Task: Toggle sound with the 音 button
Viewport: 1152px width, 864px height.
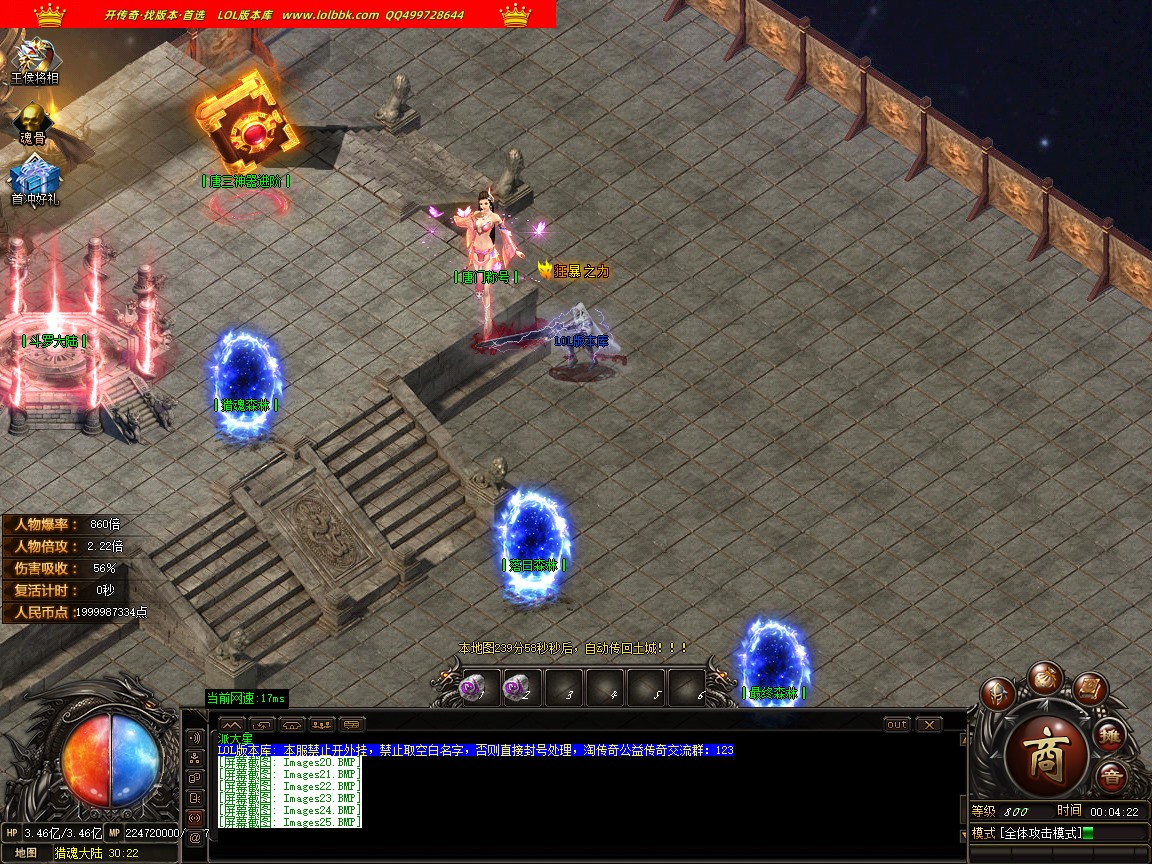Action: click(x=1110, y=776)
